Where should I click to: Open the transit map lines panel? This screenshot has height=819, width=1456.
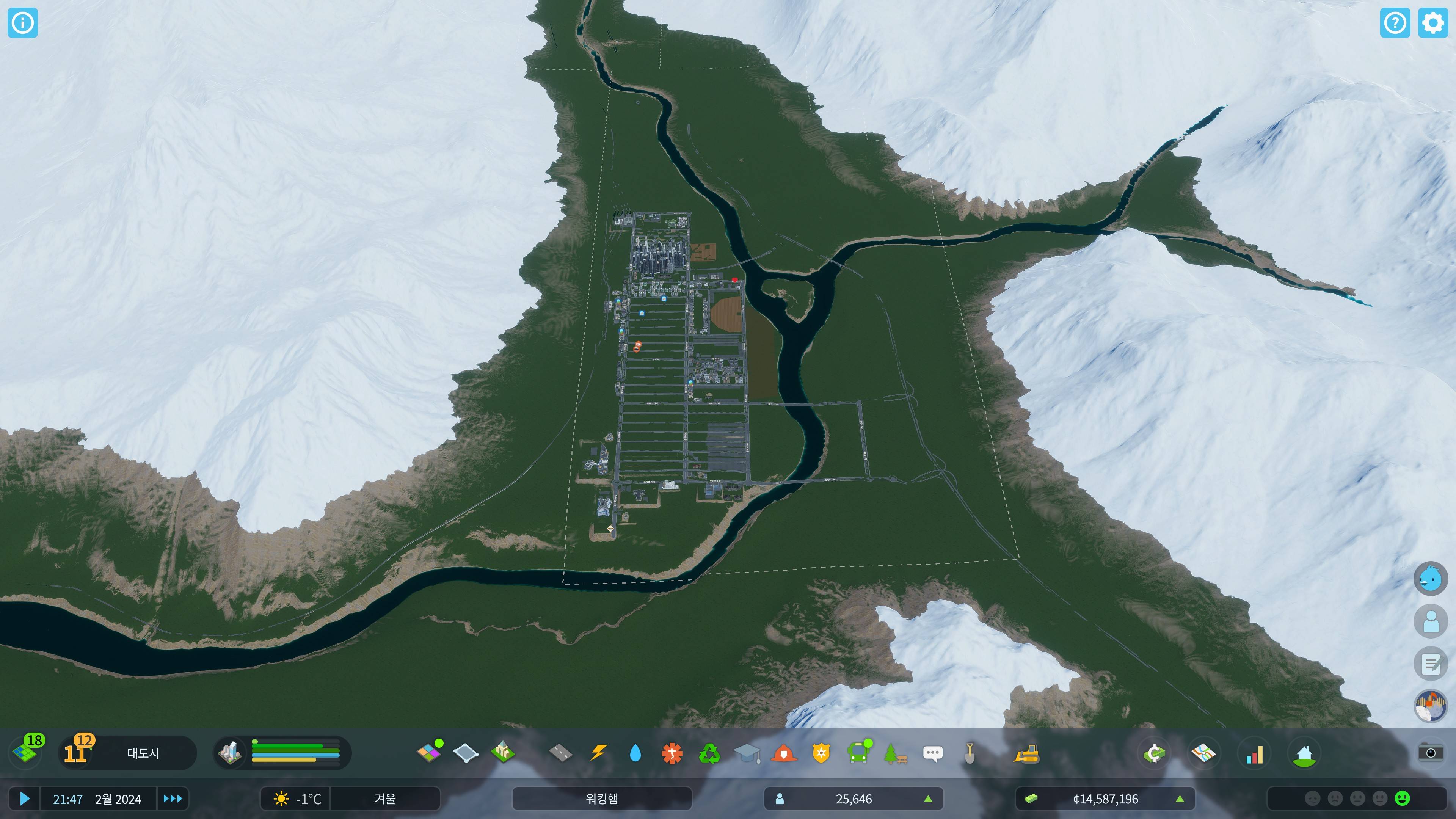pyautogui.click(x=1203, y=753)
